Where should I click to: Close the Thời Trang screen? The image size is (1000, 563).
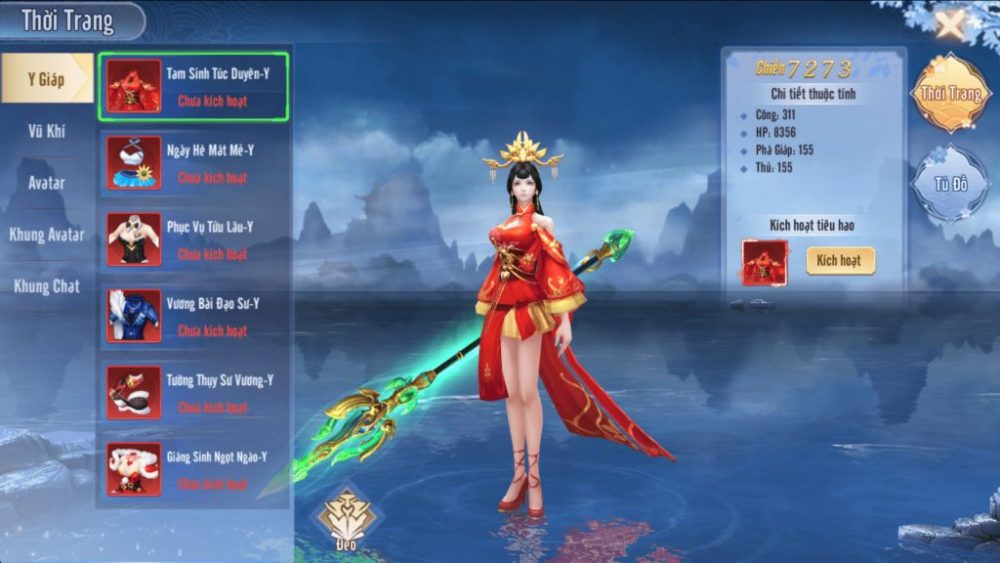[x=949, y=22]
